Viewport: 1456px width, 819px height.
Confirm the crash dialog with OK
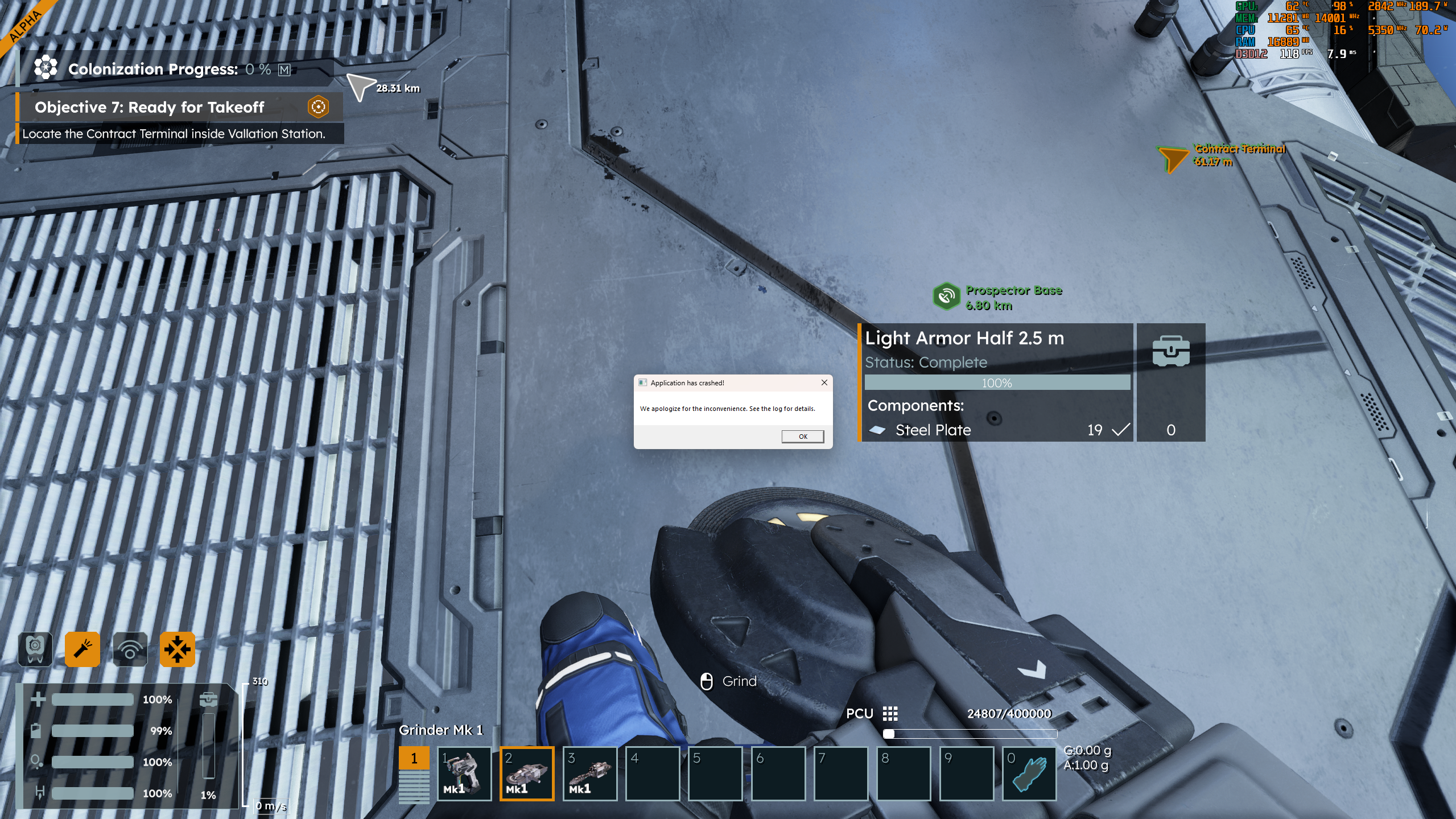[x=802, y=437]
